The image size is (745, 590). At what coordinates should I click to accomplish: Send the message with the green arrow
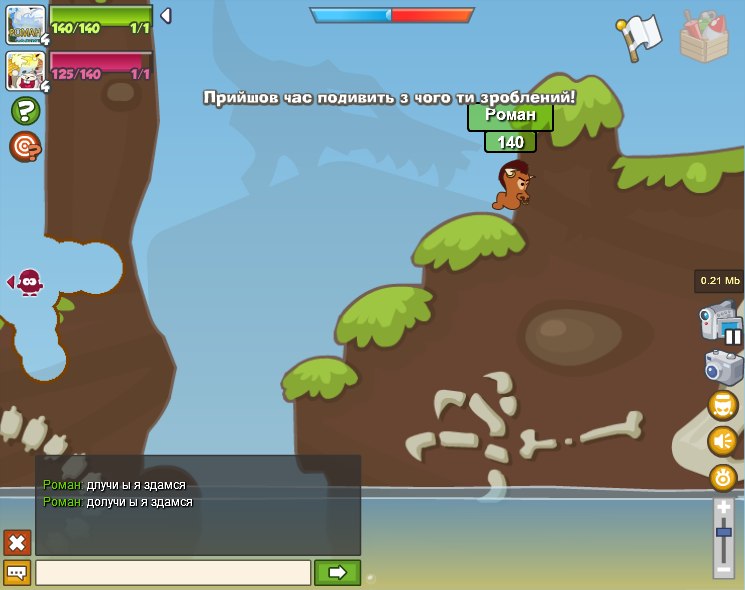[337, 573]
